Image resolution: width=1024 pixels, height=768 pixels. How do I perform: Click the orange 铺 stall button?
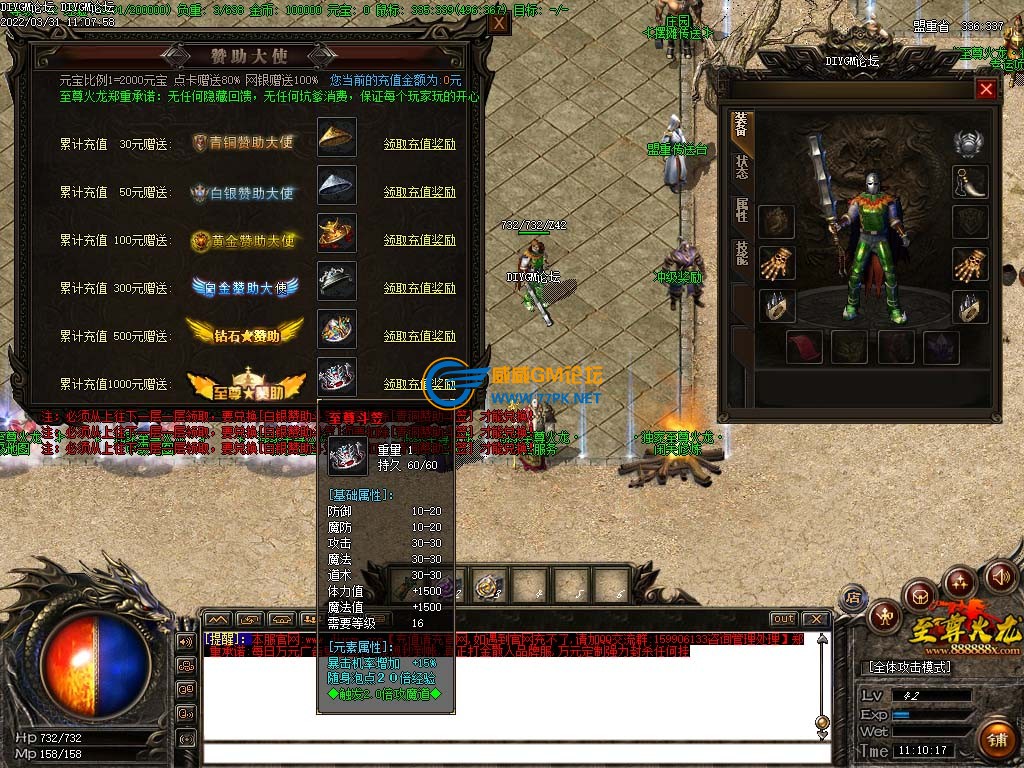click(x=995, y=741)
